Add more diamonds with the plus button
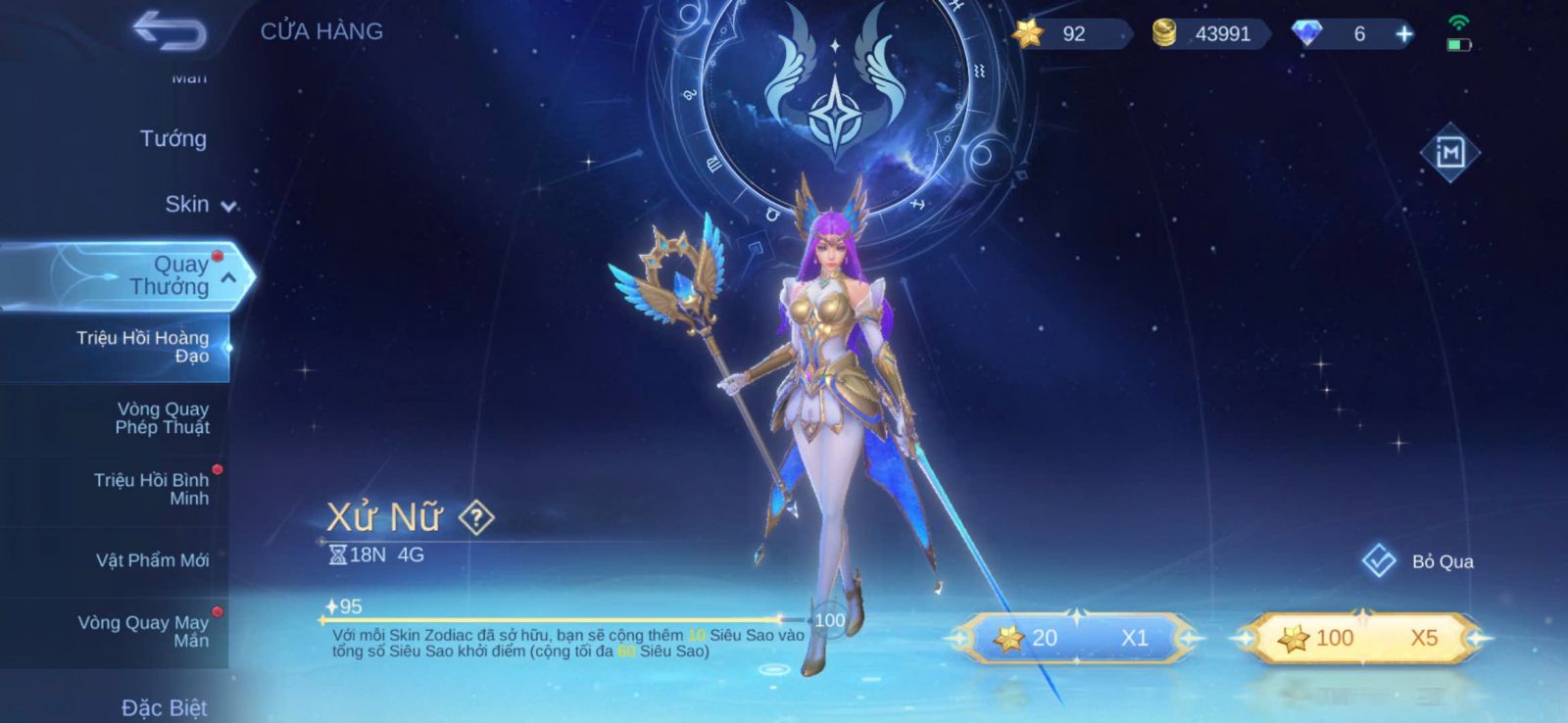1568x723 pixels. [x=1404, y=34]
